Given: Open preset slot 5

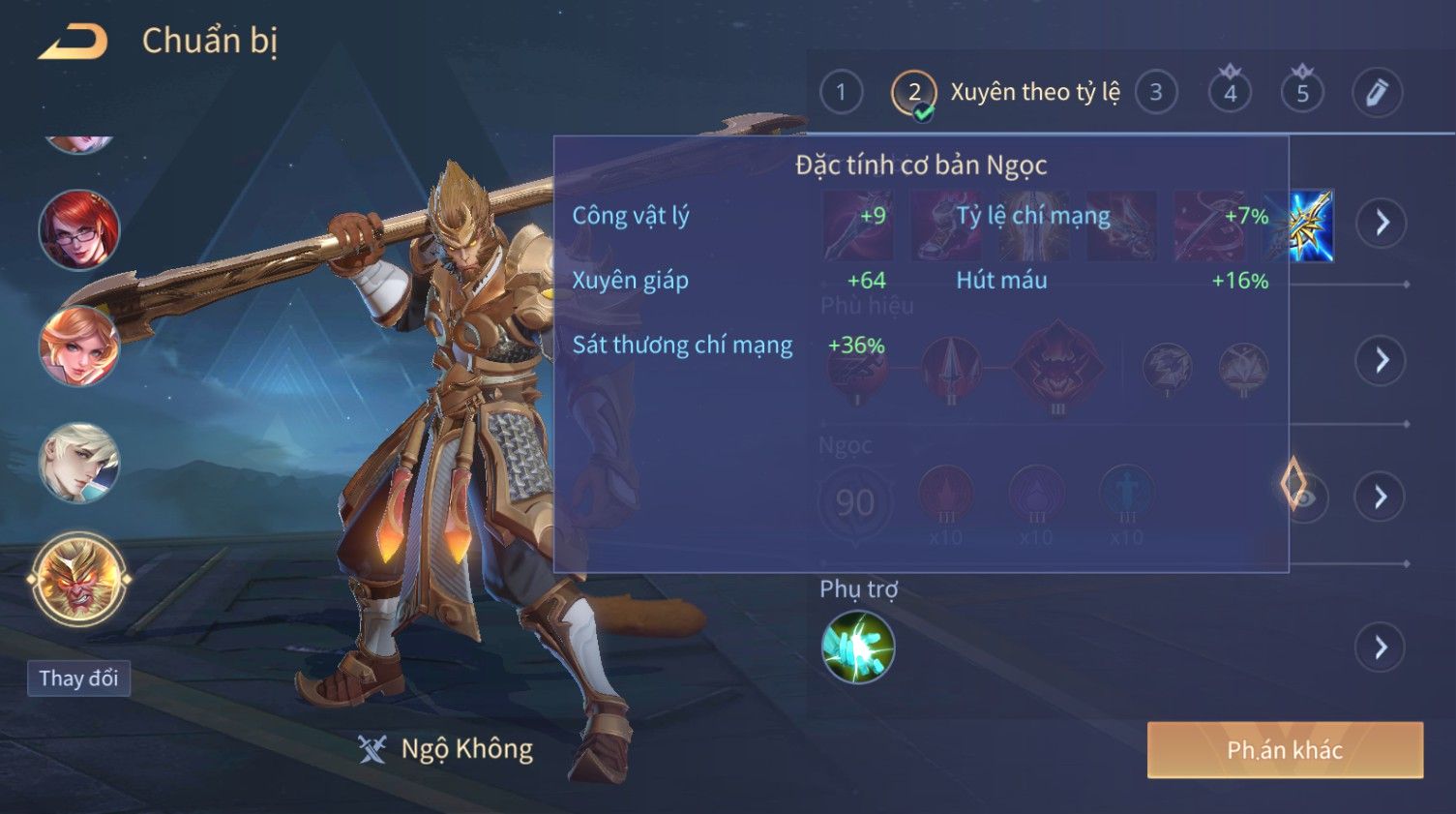Looking at the screenshot, I should [x=1302, y=93].
